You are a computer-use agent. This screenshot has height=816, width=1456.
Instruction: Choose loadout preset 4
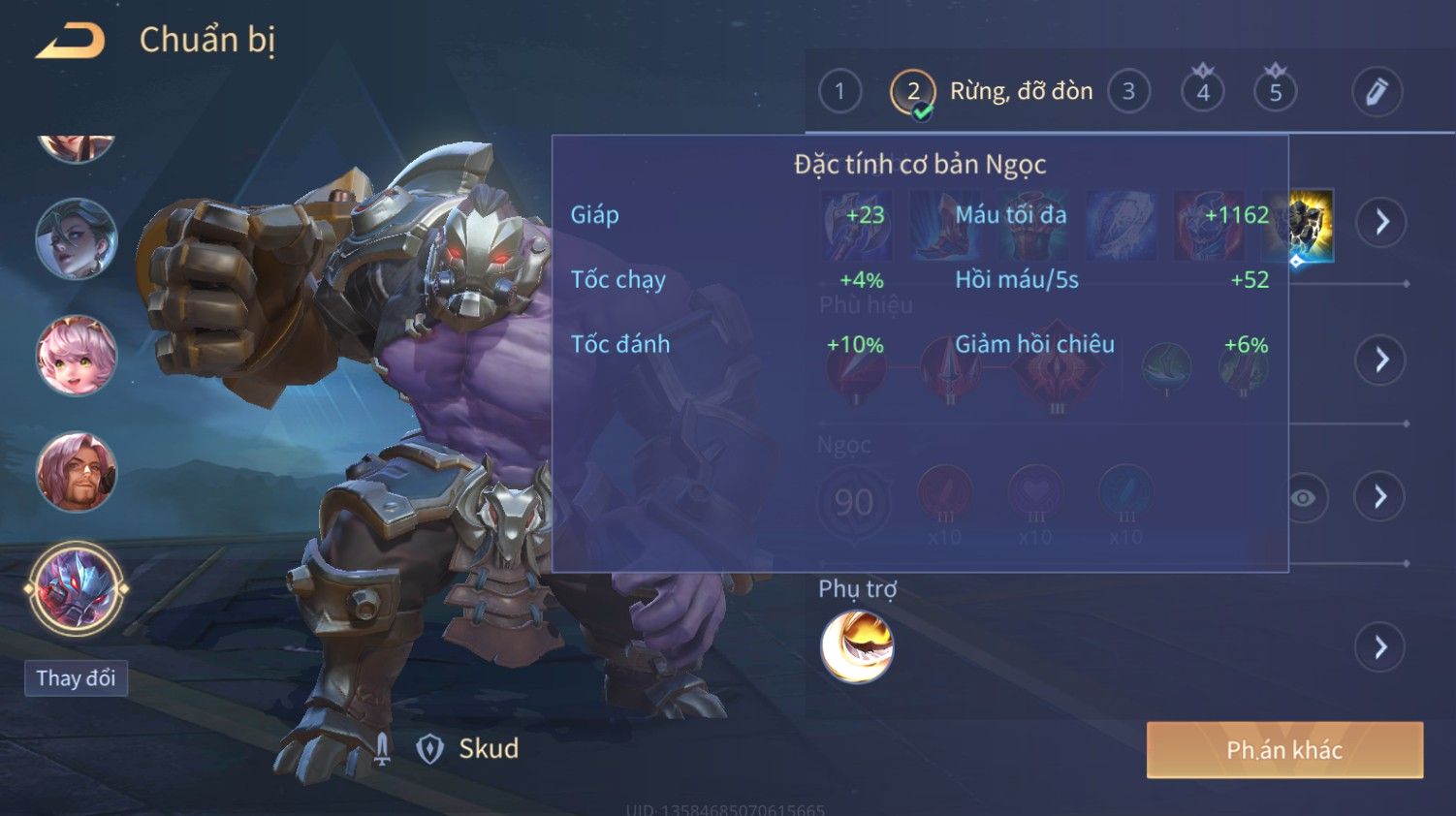click(1202, 92)
